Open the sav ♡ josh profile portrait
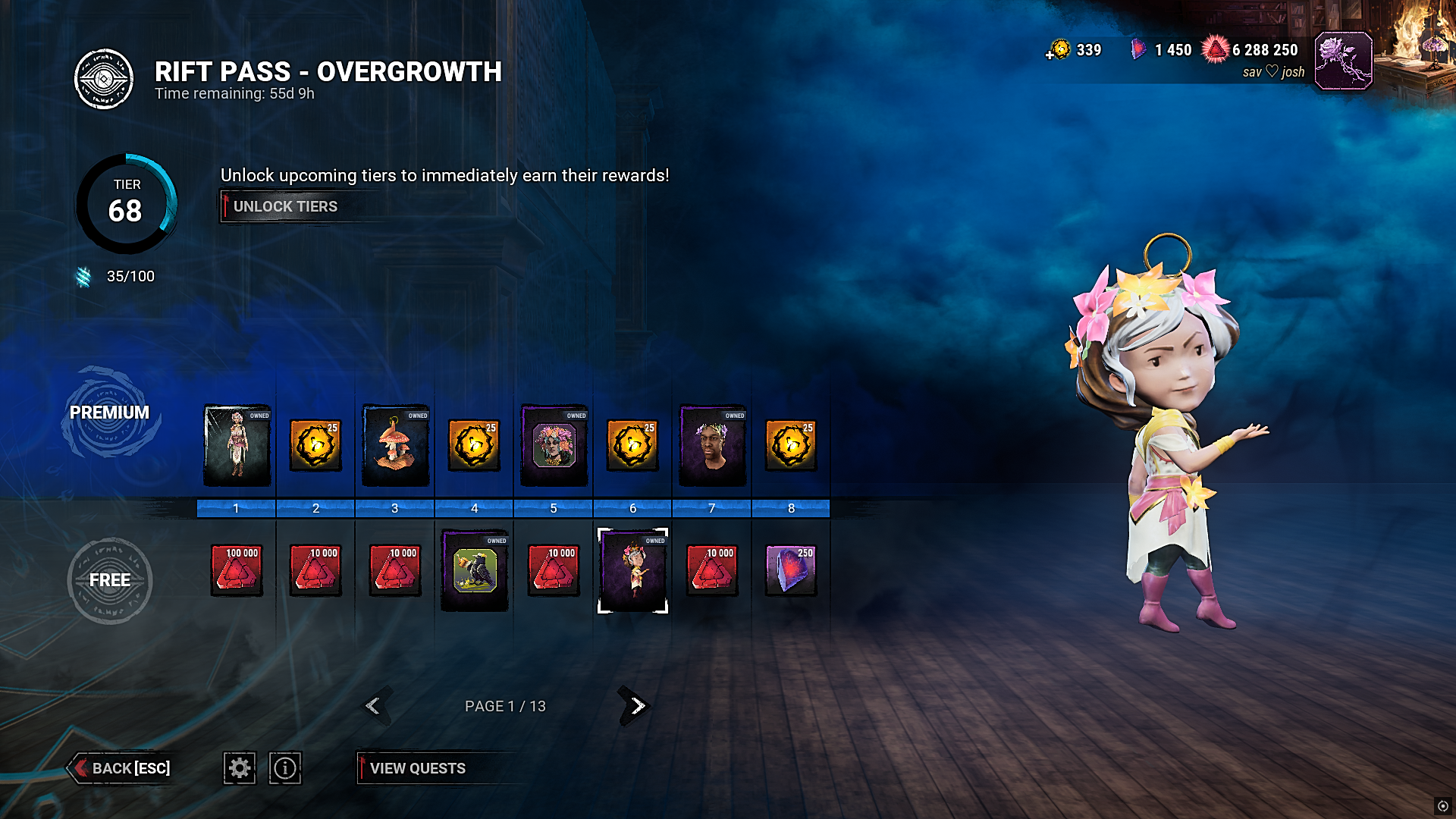The image size is (1456, 819). pos(1345,61)
